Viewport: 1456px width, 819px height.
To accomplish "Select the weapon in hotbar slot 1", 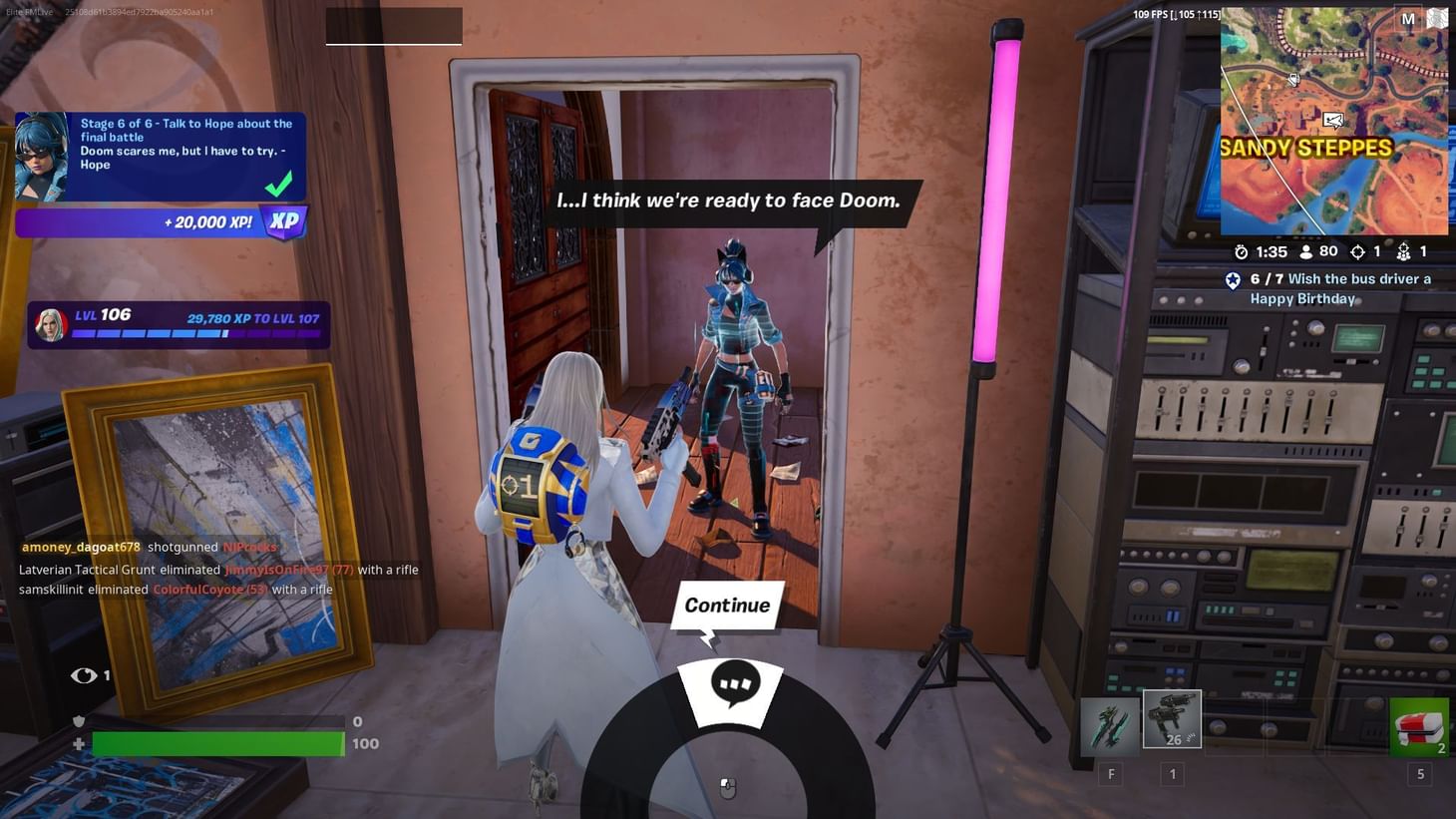I will (x=1171, y=718).
